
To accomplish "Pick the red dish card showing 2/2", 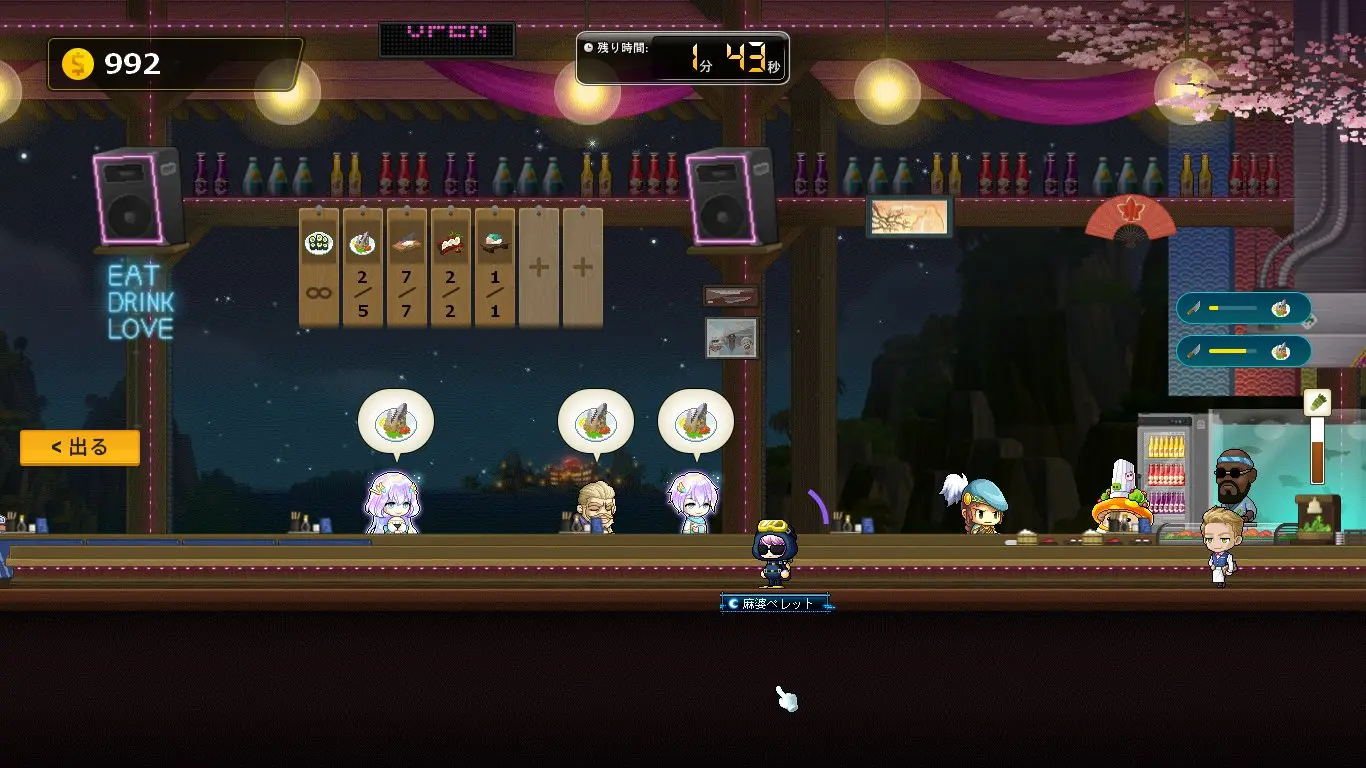I will pyautogui.click(x=450, y=267).
